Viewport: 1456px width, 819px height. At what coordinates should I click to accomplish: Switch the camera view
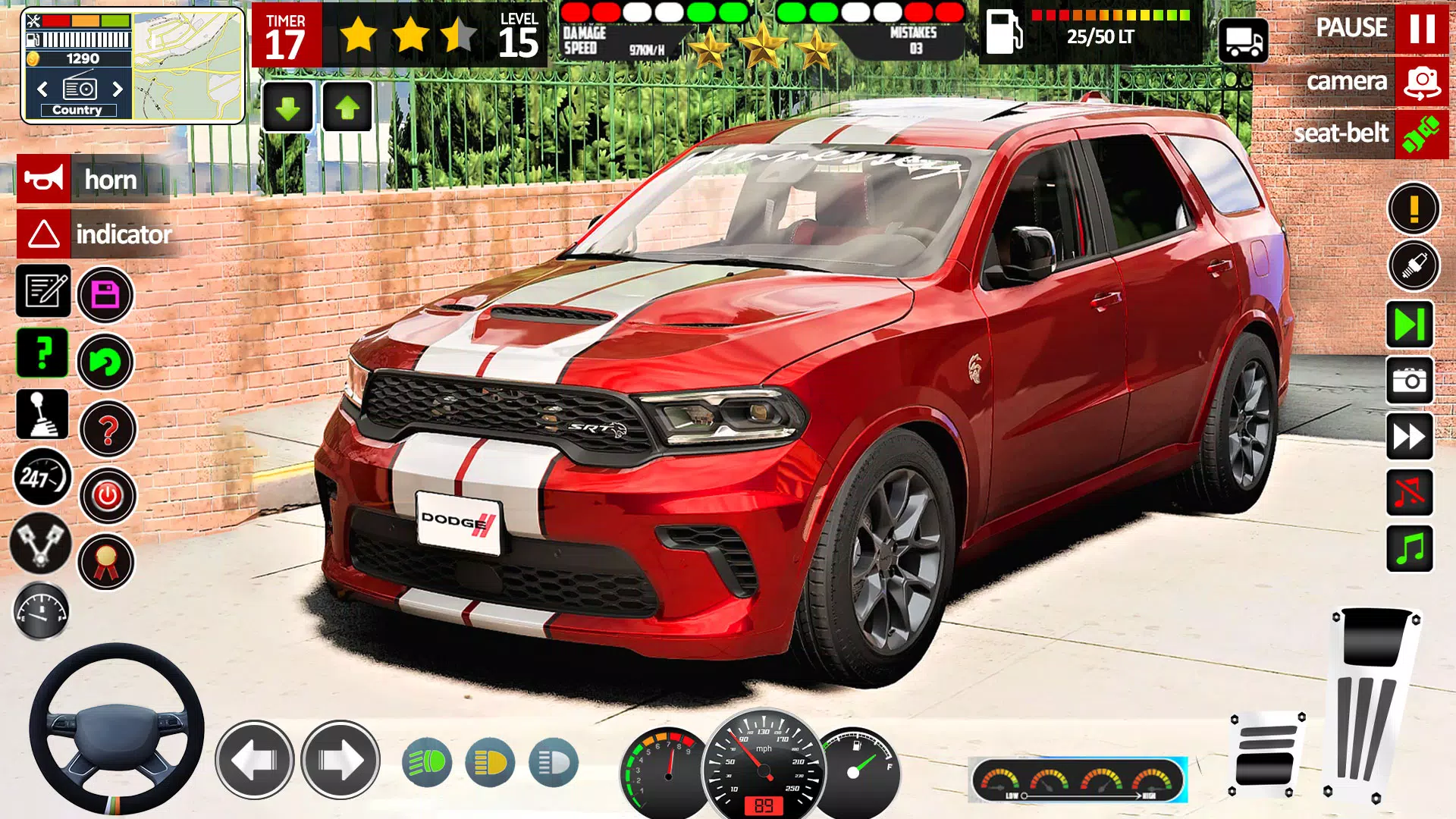pyautogui.click(x=1421, y=82)
